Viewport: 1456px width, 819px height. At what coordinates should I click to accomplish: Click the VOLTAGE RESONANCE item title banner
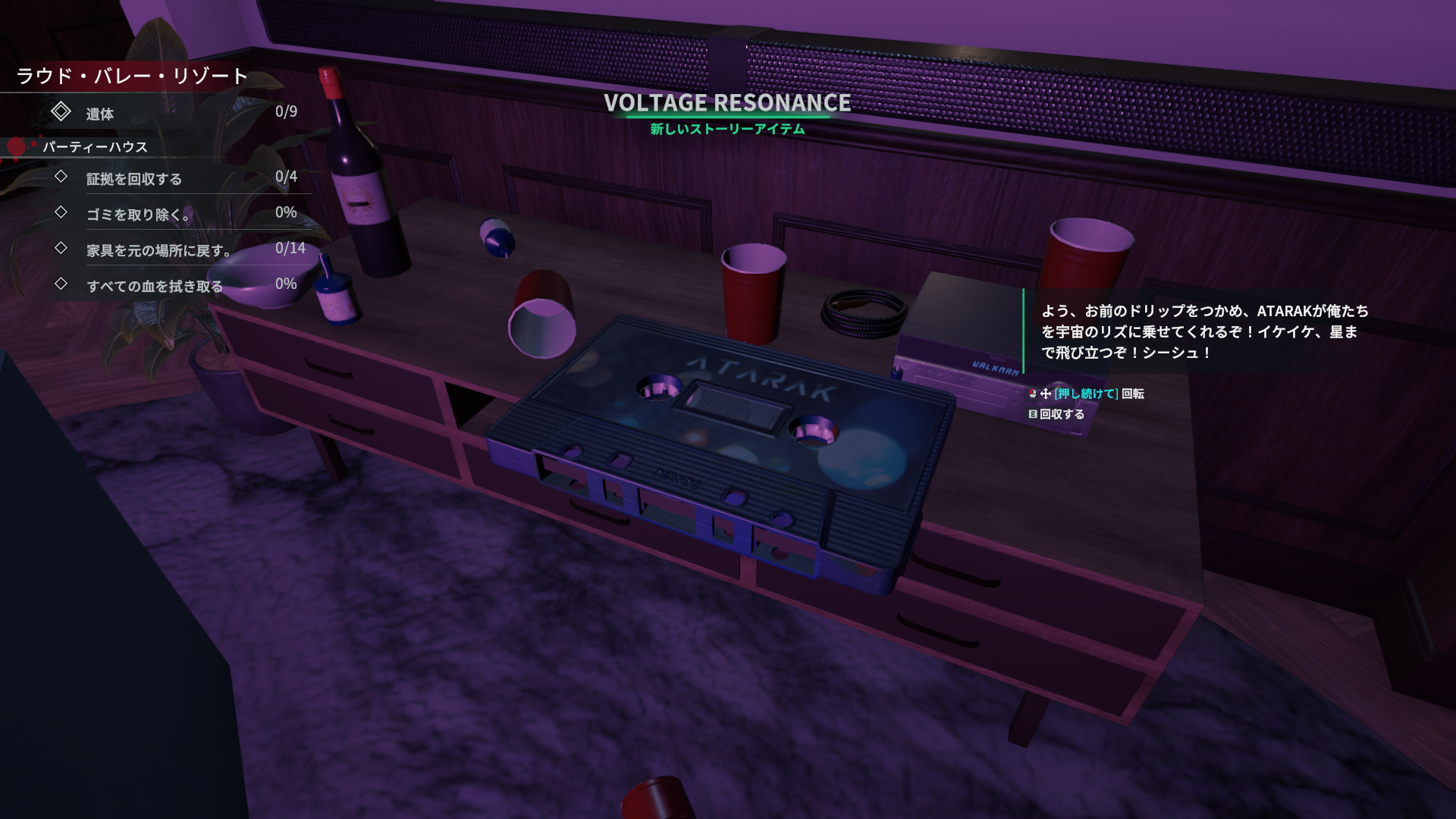click(726, 103)
